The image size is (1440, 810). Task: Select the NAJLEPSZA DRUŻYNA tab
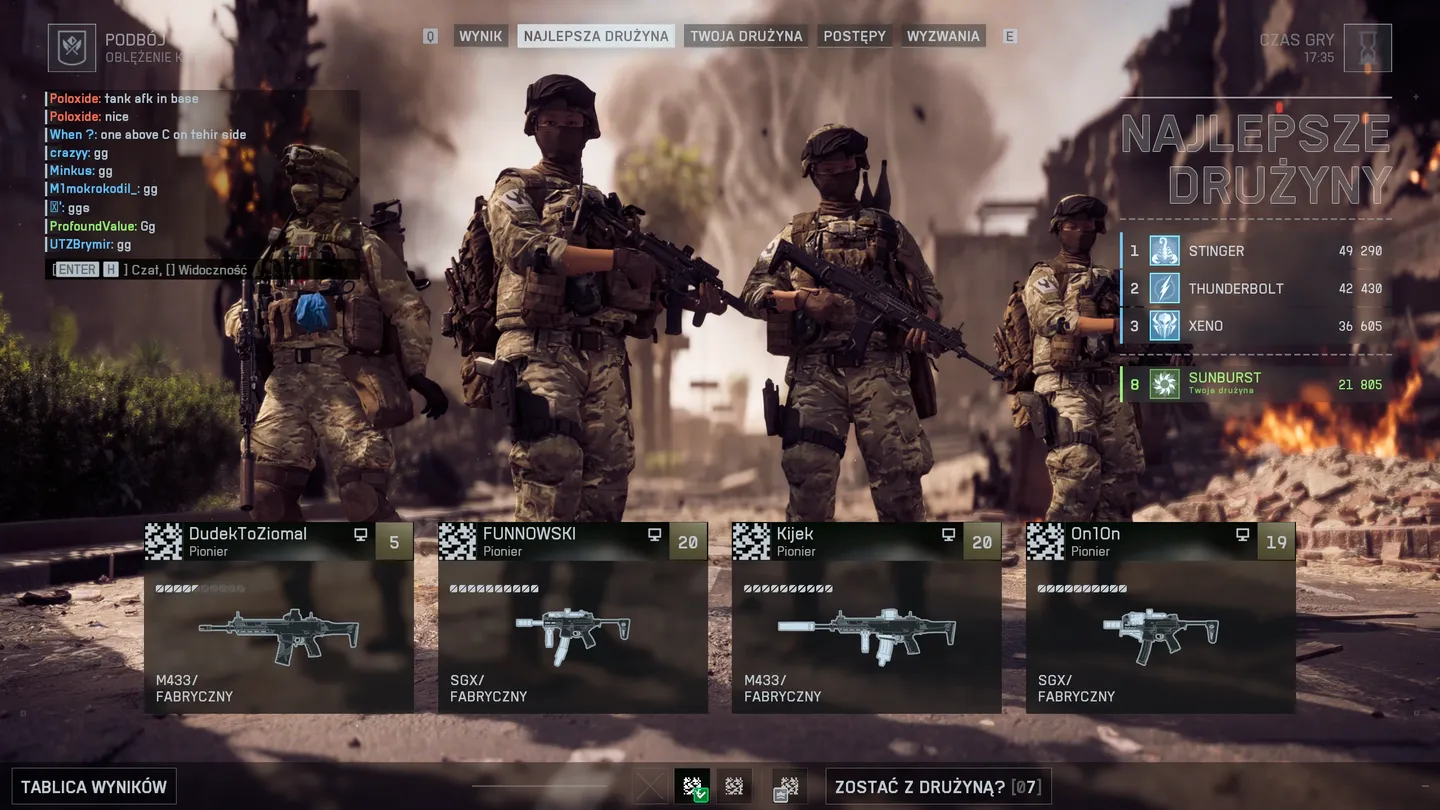click(596, 36)
